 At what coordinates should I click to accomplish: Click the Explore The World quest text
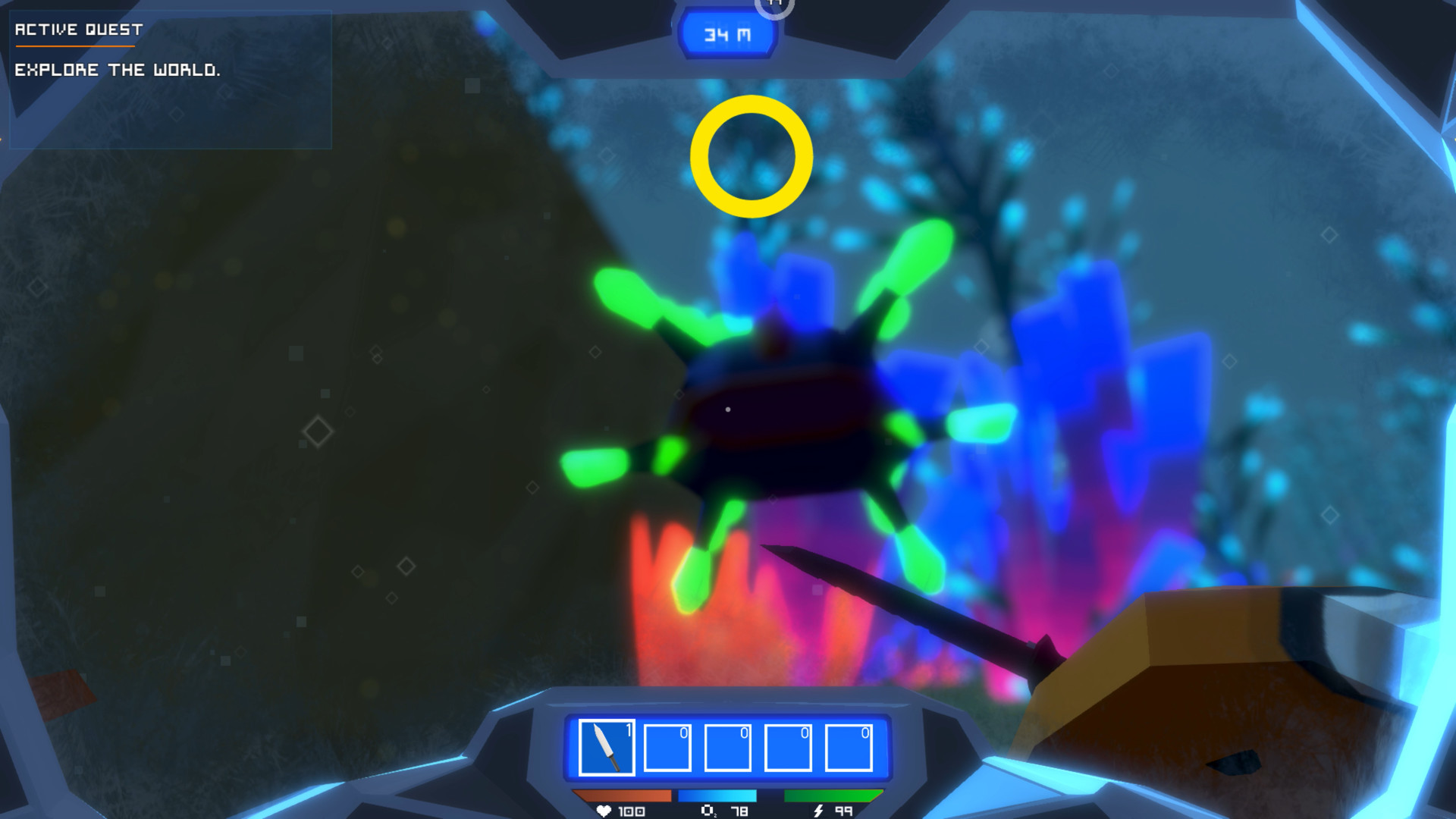point(118,71)
